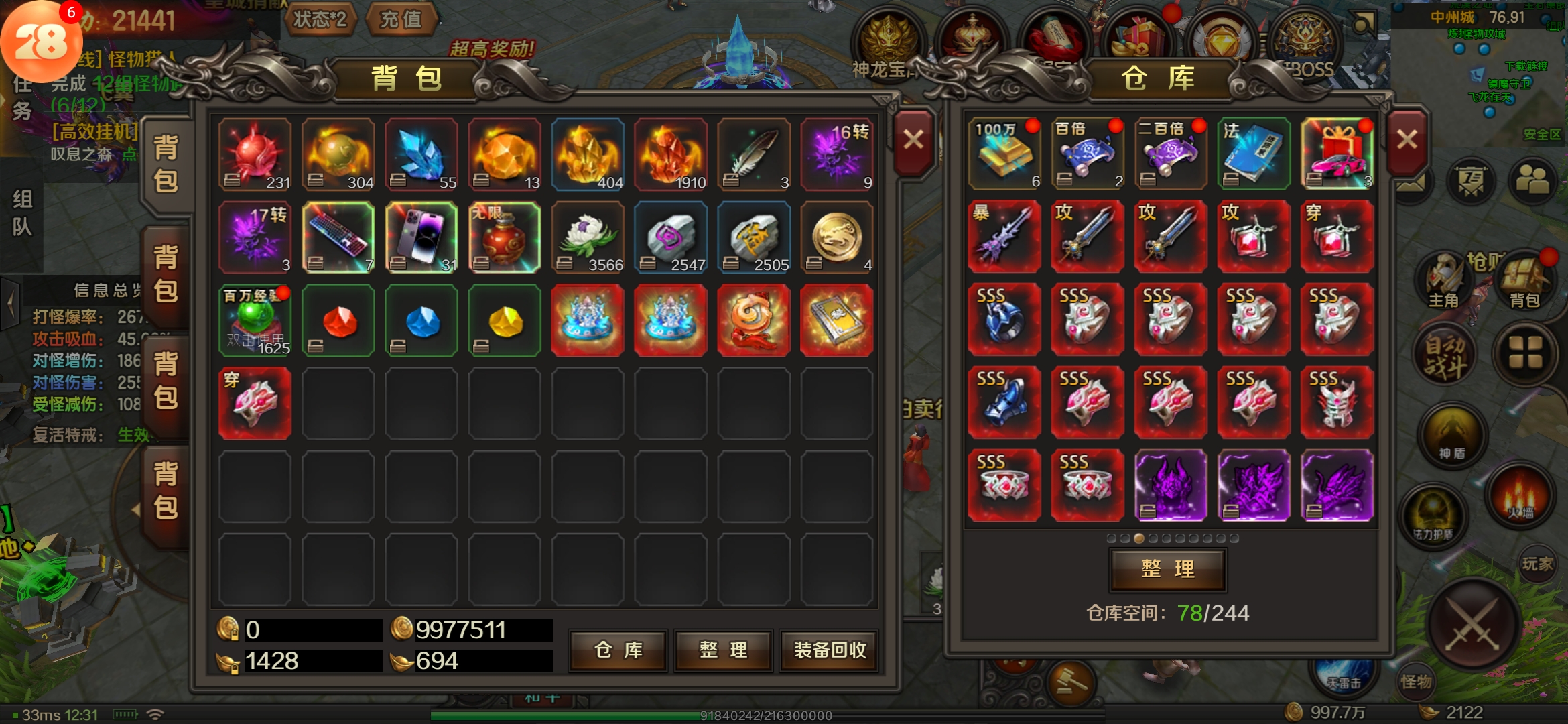1568x724 pixels.
Task: Sort the warehouse with its 整理 button
Action: [x=1168, y=569]
